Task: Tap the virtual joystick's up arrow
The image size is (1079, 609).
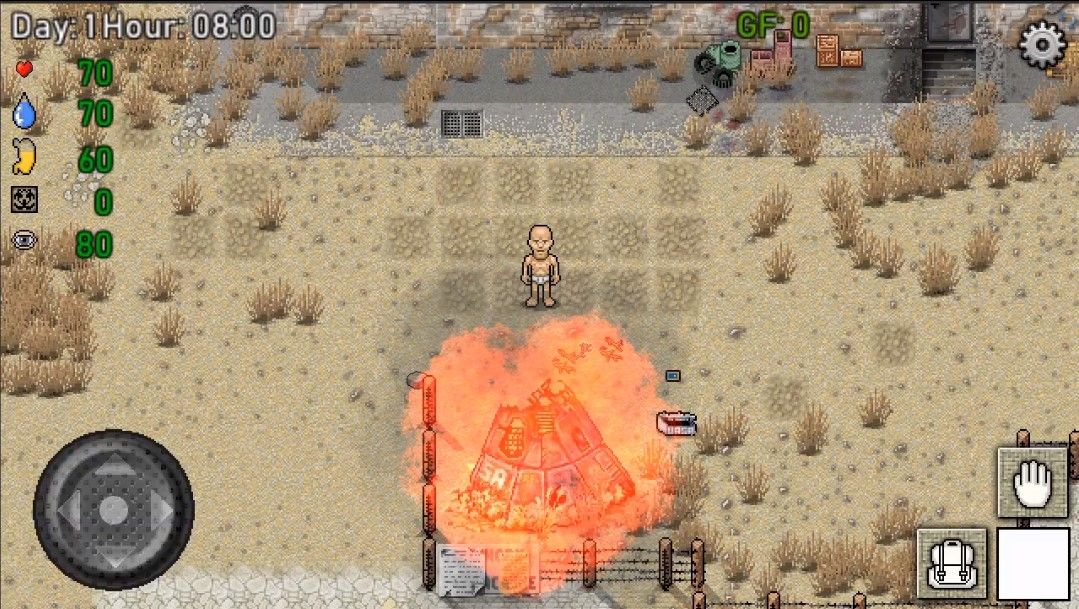Action: point(113,469)
